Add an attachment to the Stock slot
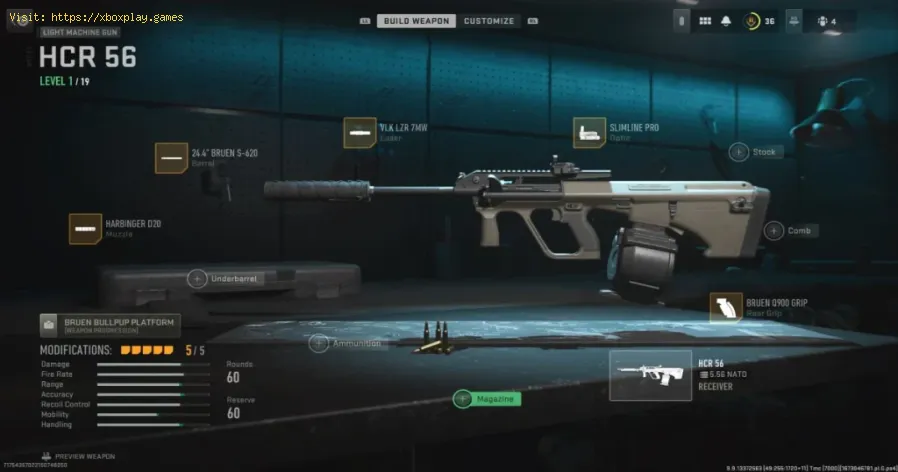Viewport: 898px width, 472px height. pyautogui.click(x=739, y=152)
